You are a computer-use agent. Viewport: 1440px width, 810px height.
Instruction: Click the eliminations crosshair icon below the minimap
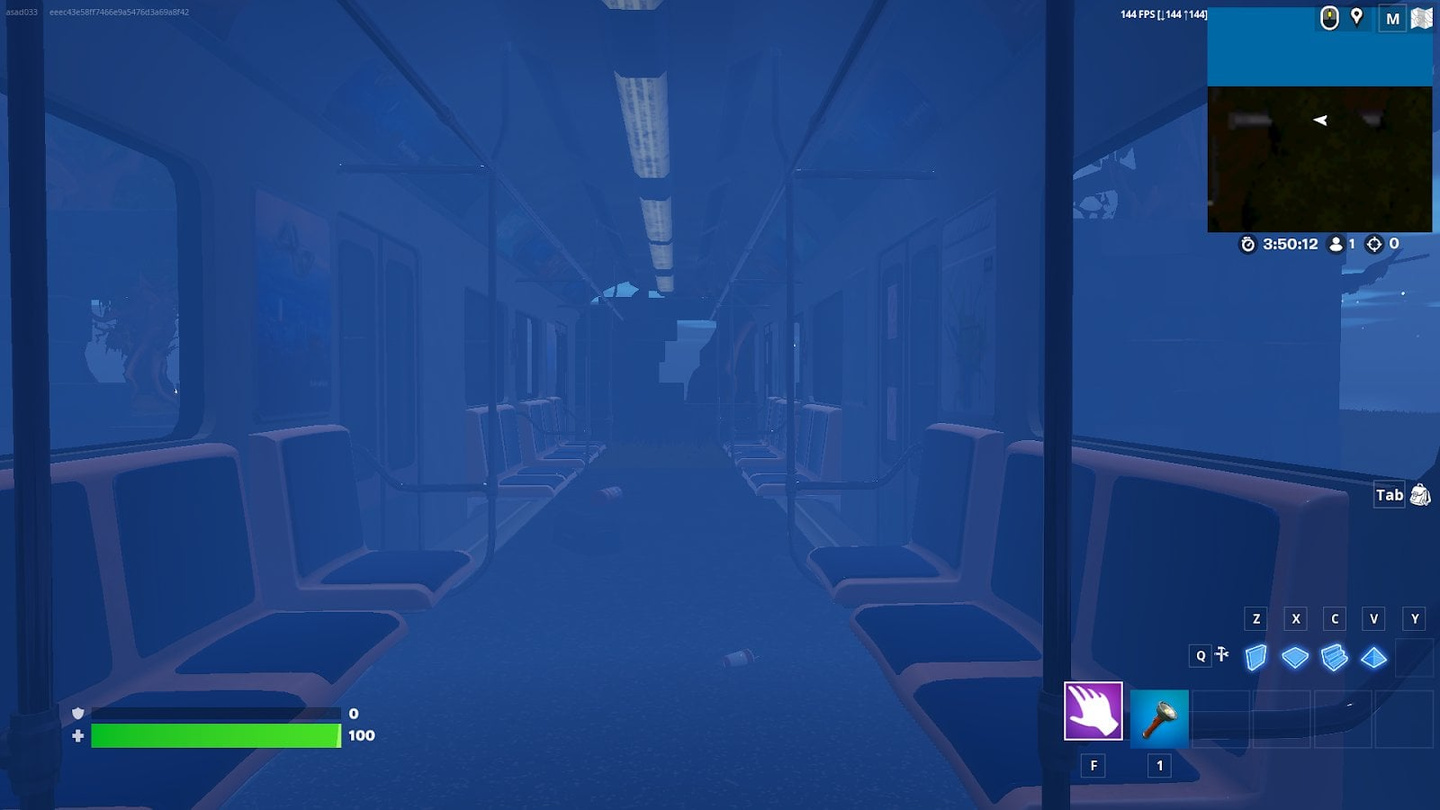click(1375, 244)
